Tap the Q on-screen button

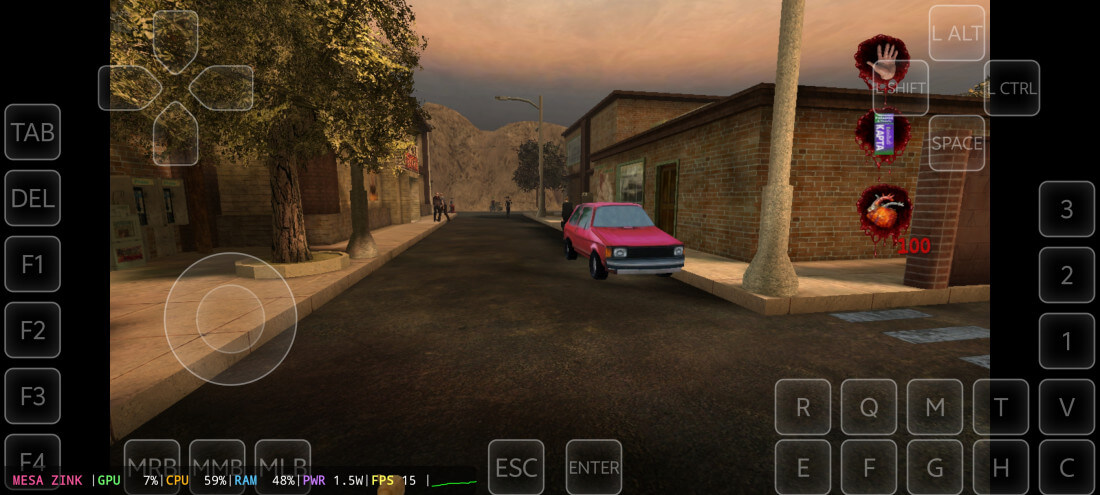tap(869, 407)
